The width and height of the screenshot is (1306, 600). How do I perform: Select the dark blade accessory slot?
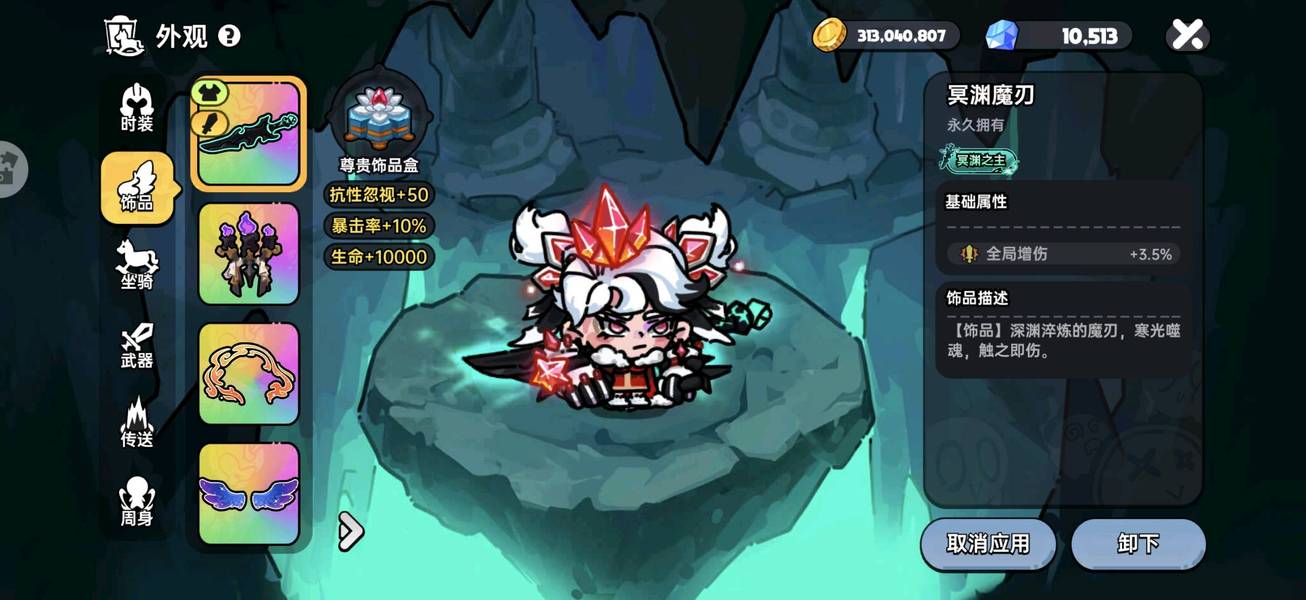(249, 134)
